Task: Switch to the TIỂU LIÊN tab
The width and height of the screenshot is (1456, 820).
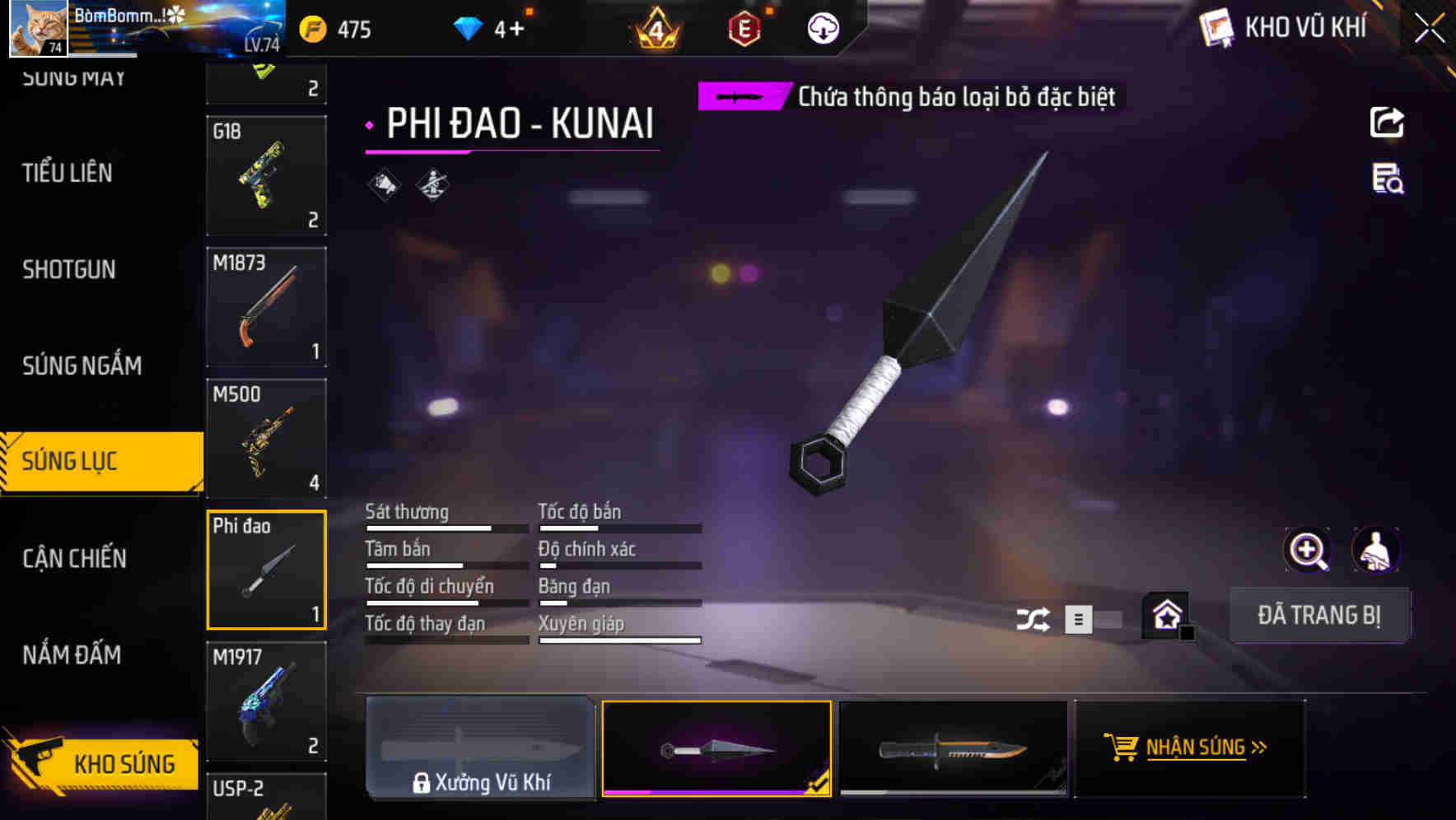Action: click(68, 174)
